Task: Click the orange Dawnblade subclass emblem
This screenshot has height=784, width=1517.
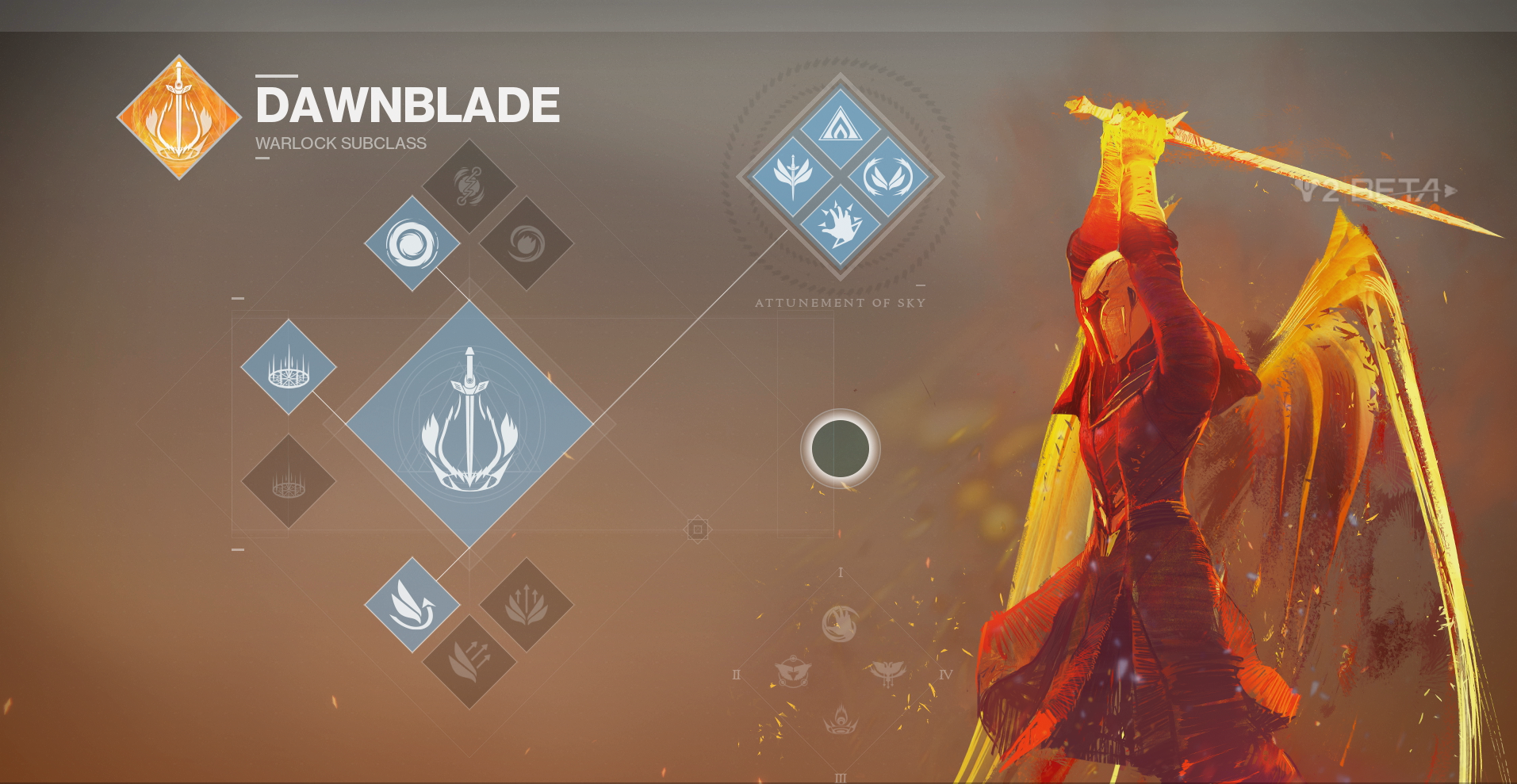Action: [x=179, y=117]
